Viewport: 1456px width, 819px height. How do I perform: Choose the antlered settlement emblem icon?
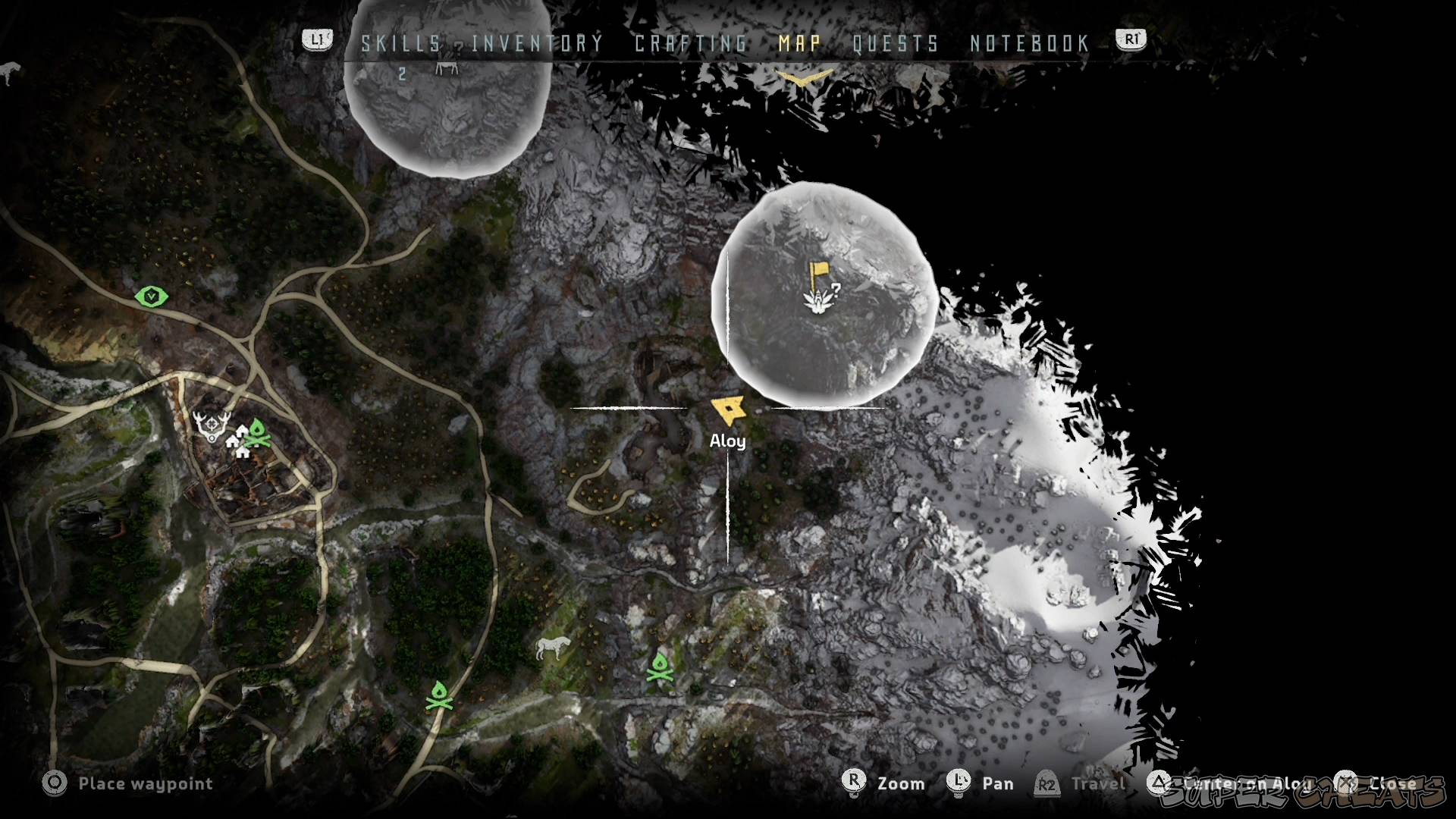coord(209,426)
